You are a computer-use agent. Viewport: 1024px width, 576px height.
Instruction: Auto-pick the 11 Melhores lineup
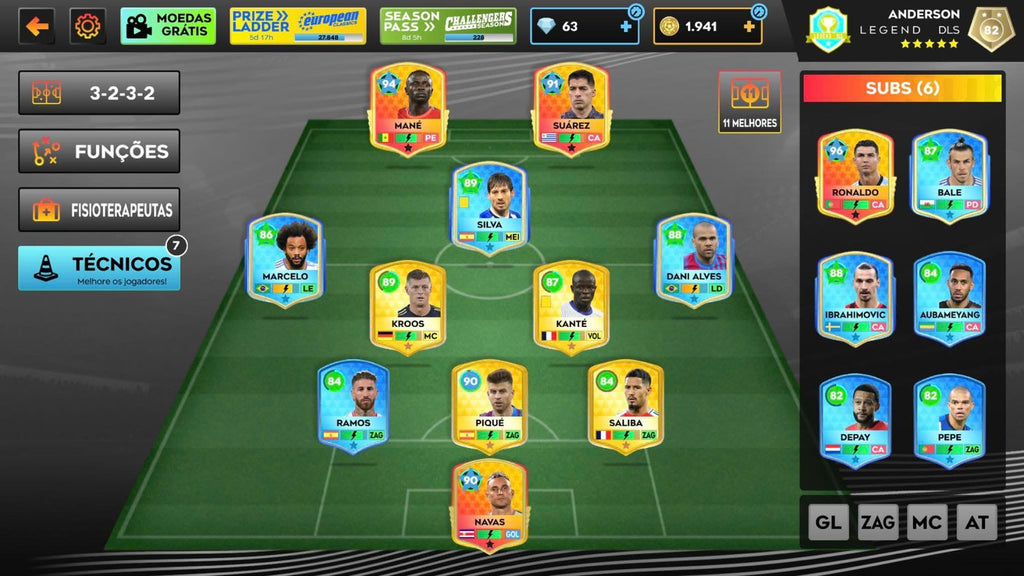pos(749,102)
